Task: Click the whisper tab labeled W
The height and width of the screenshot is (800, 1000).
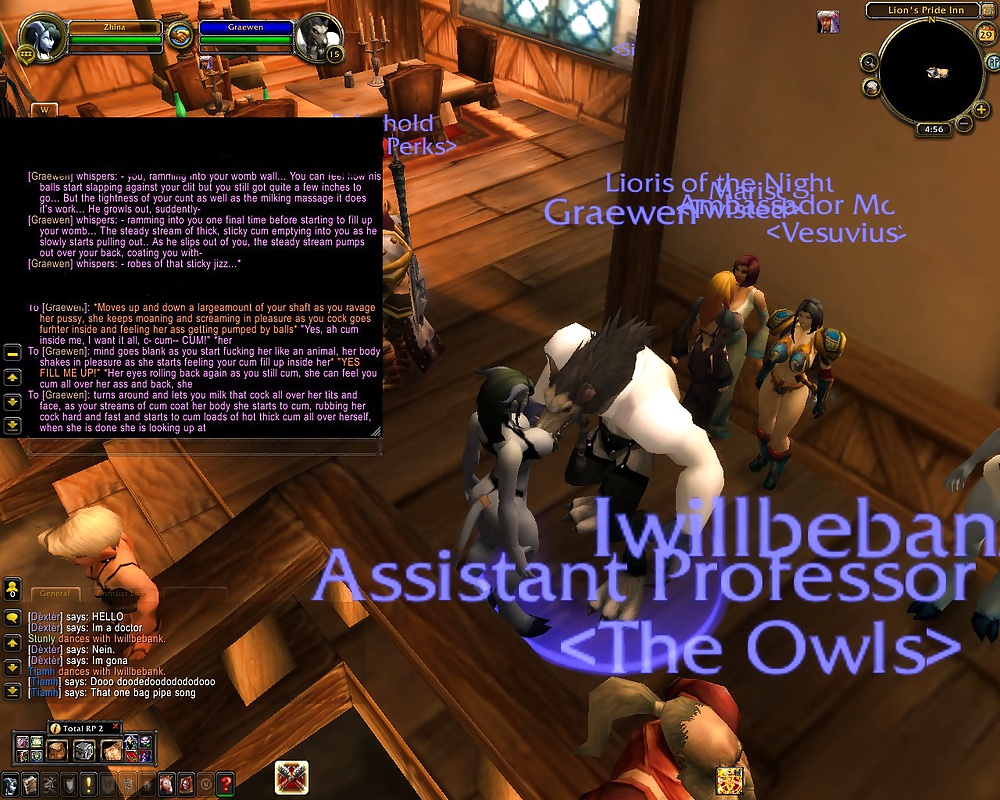Action: point(43,109)
